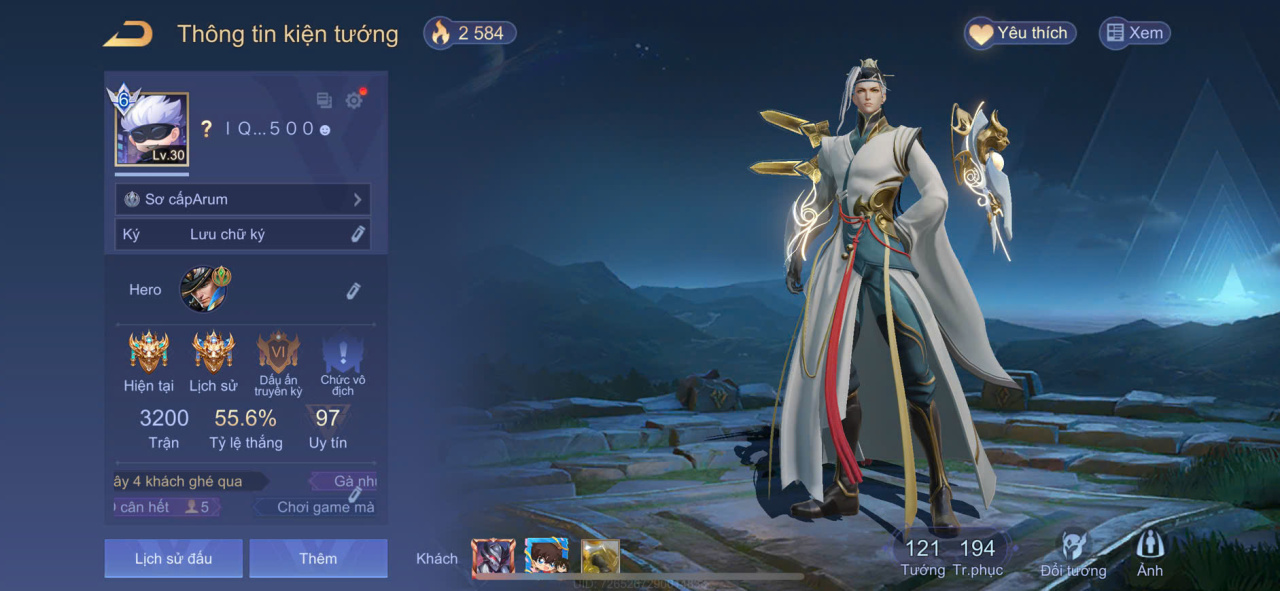
Task: Open Dấu ấn truyền kỳ badge
Action: 278,353
